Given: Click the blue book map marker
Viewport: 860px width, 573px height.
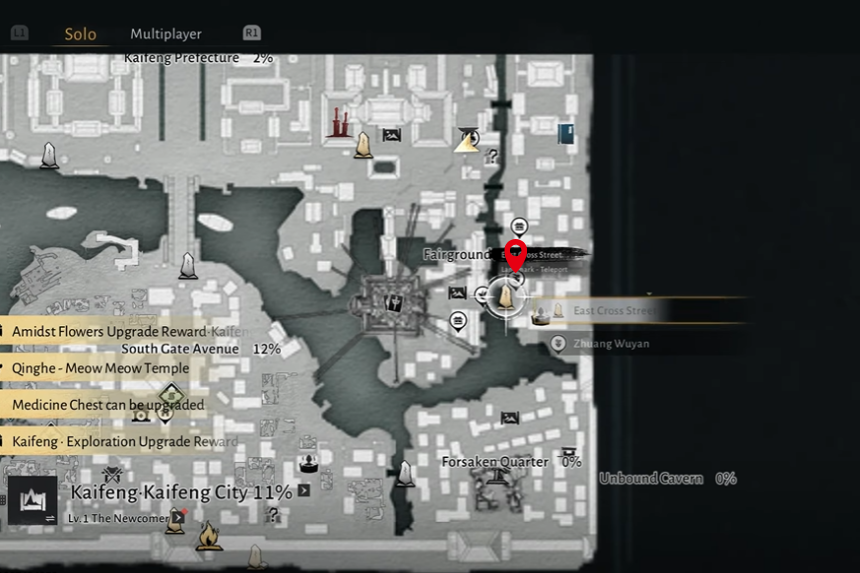Looking at the screenshot, I should point(566,134).
